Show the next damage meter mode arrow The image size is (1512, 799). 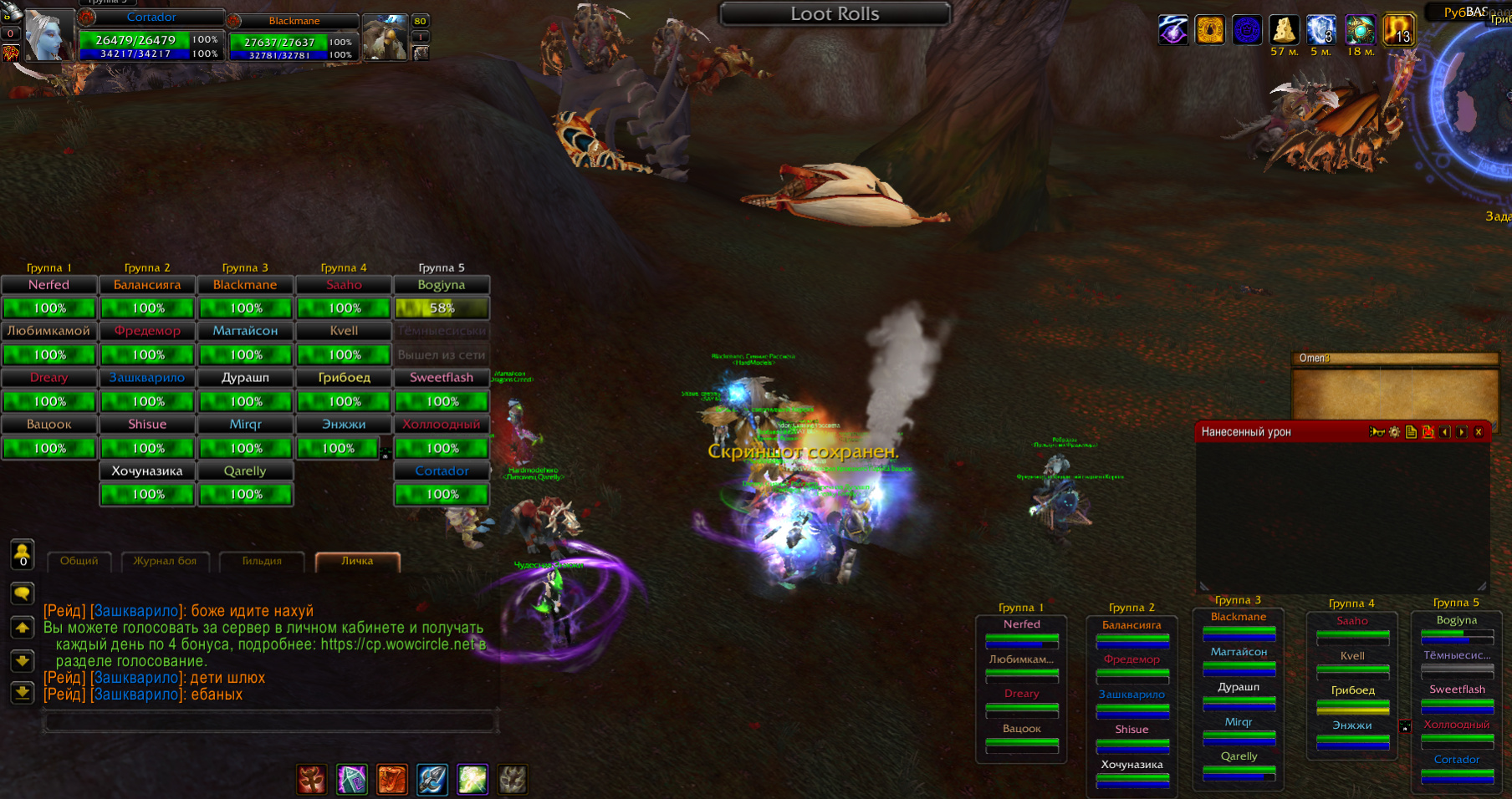(x=1462, y=432)
